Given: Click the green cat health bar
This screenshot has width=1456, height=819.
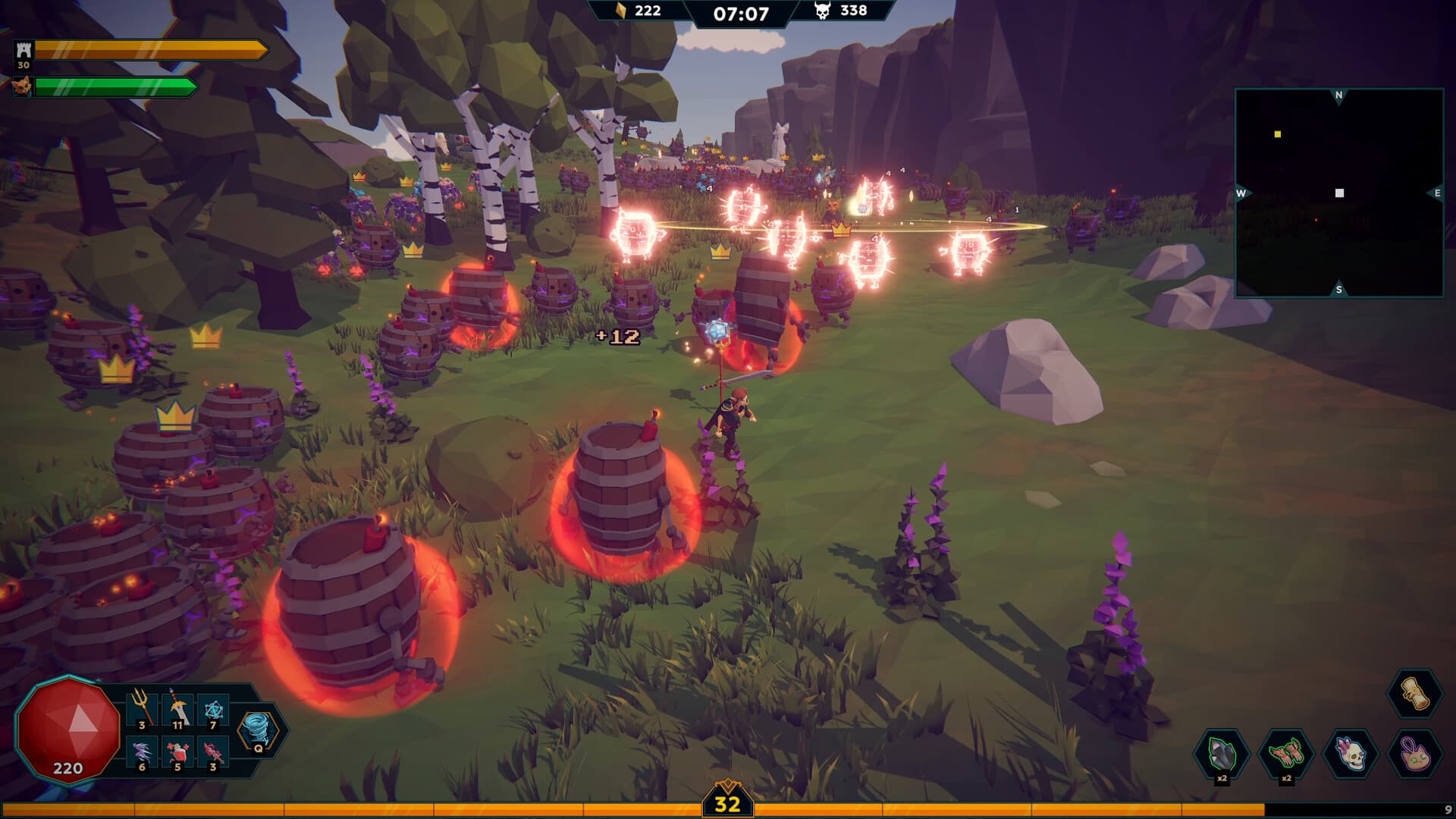Looking at the screenshot, I should pos(118,87).
